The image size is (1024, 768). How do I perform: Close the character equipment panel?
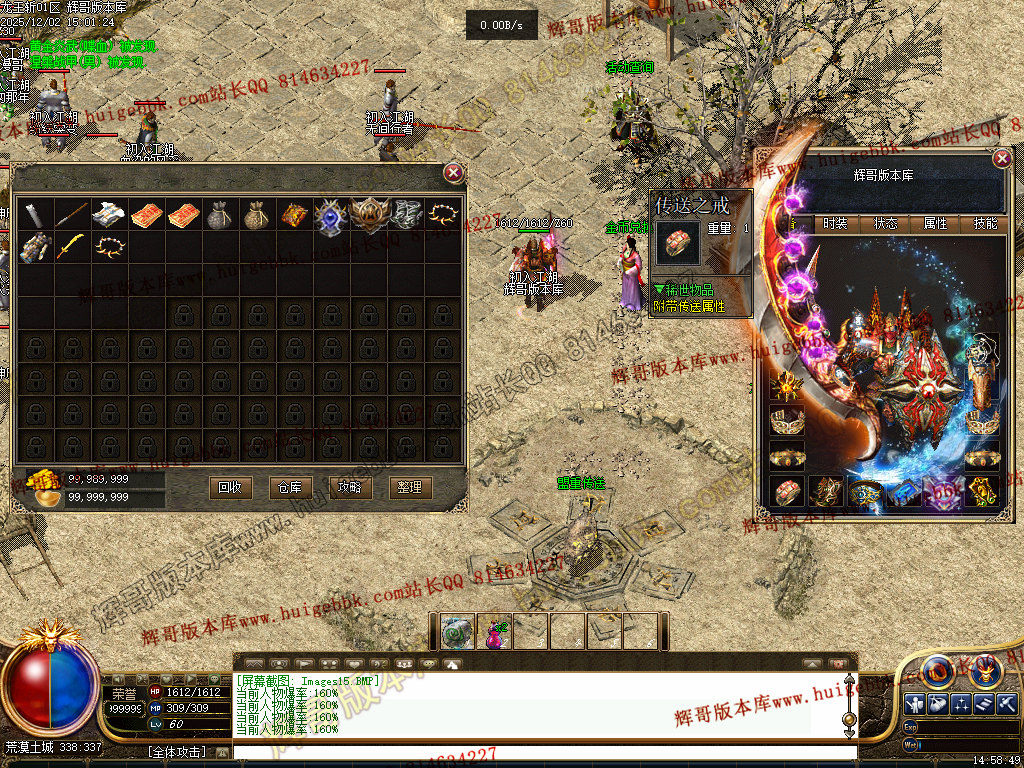click(1002, 159)
